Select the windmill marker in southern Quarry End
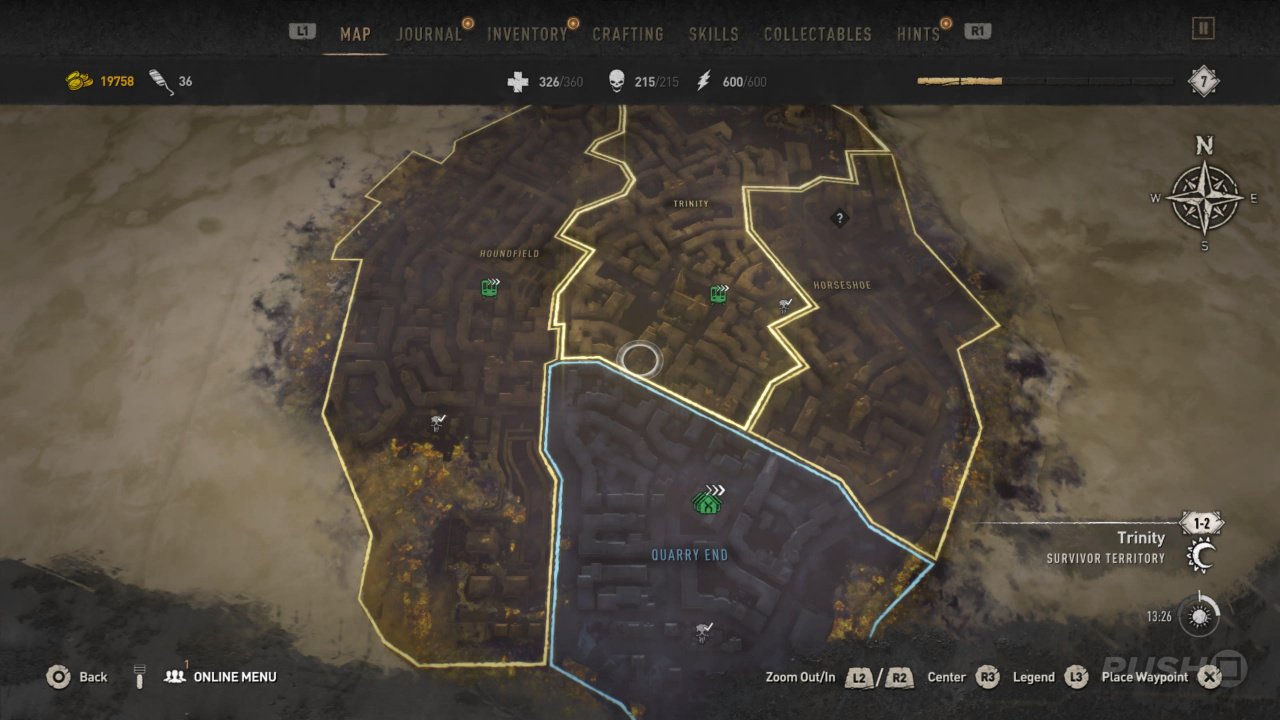Screen dimensions: 1280x720 pyautogui.click(x=704, y=631)
